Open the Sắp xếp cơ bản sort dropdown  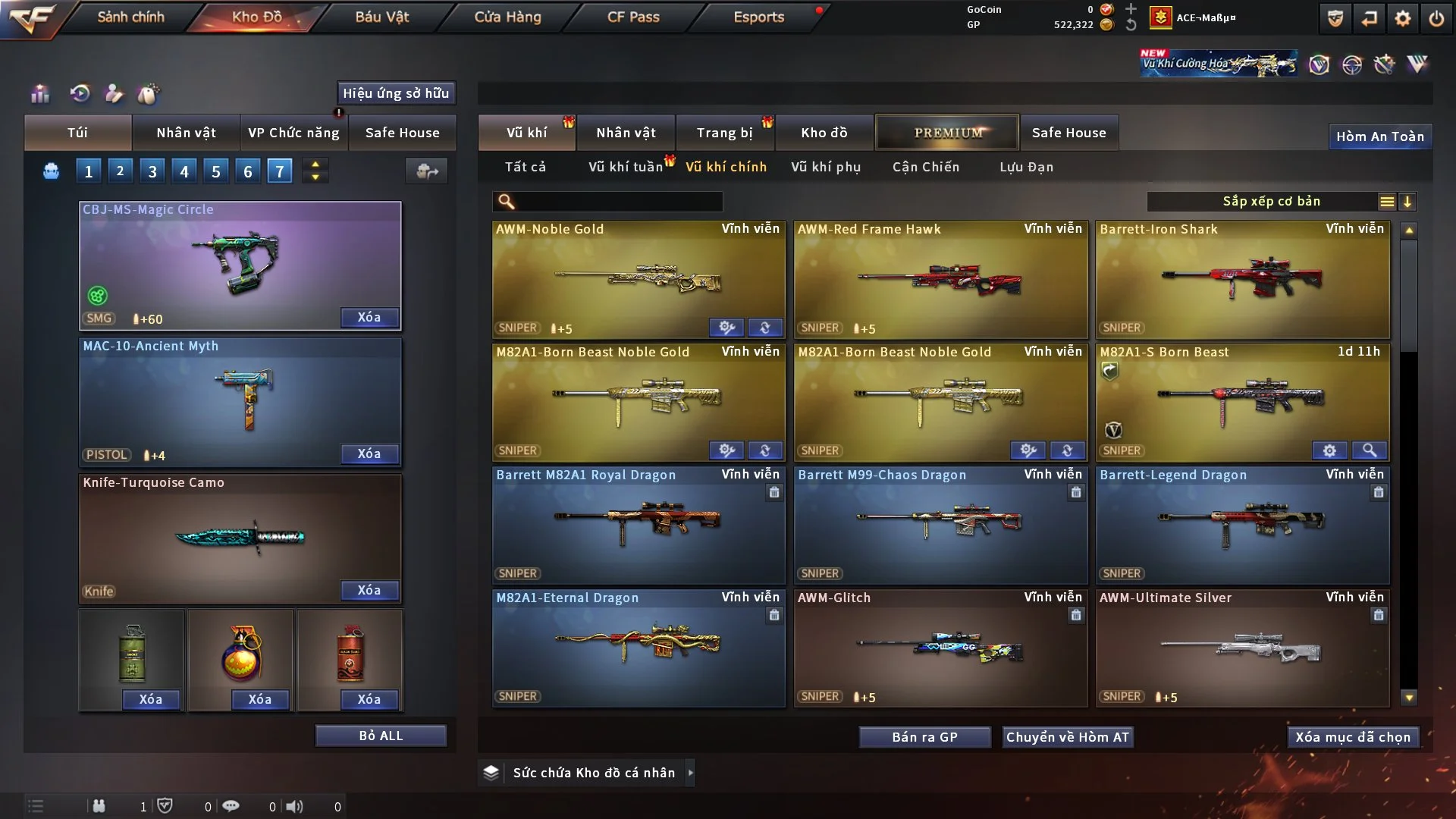click(x=1272, y=202)
